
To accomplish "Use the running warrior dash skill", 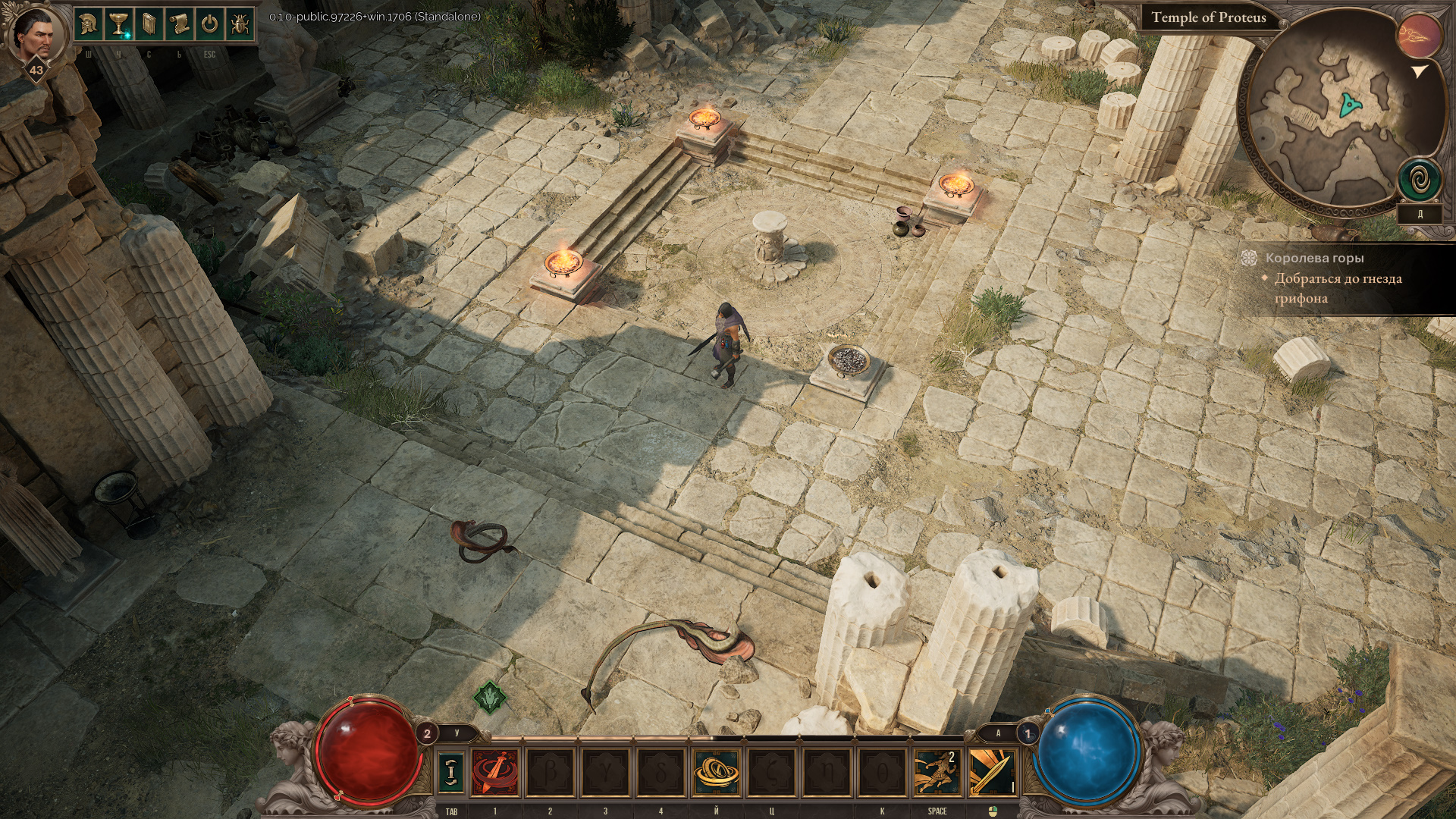I will (937, 771).
